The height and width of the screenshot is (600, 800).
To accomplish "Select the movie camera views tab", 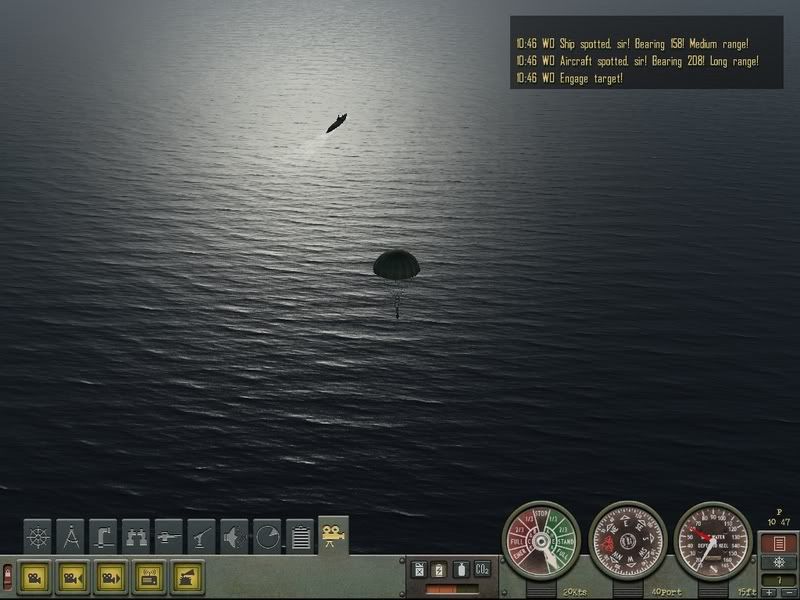I will [x=333, y=536].
